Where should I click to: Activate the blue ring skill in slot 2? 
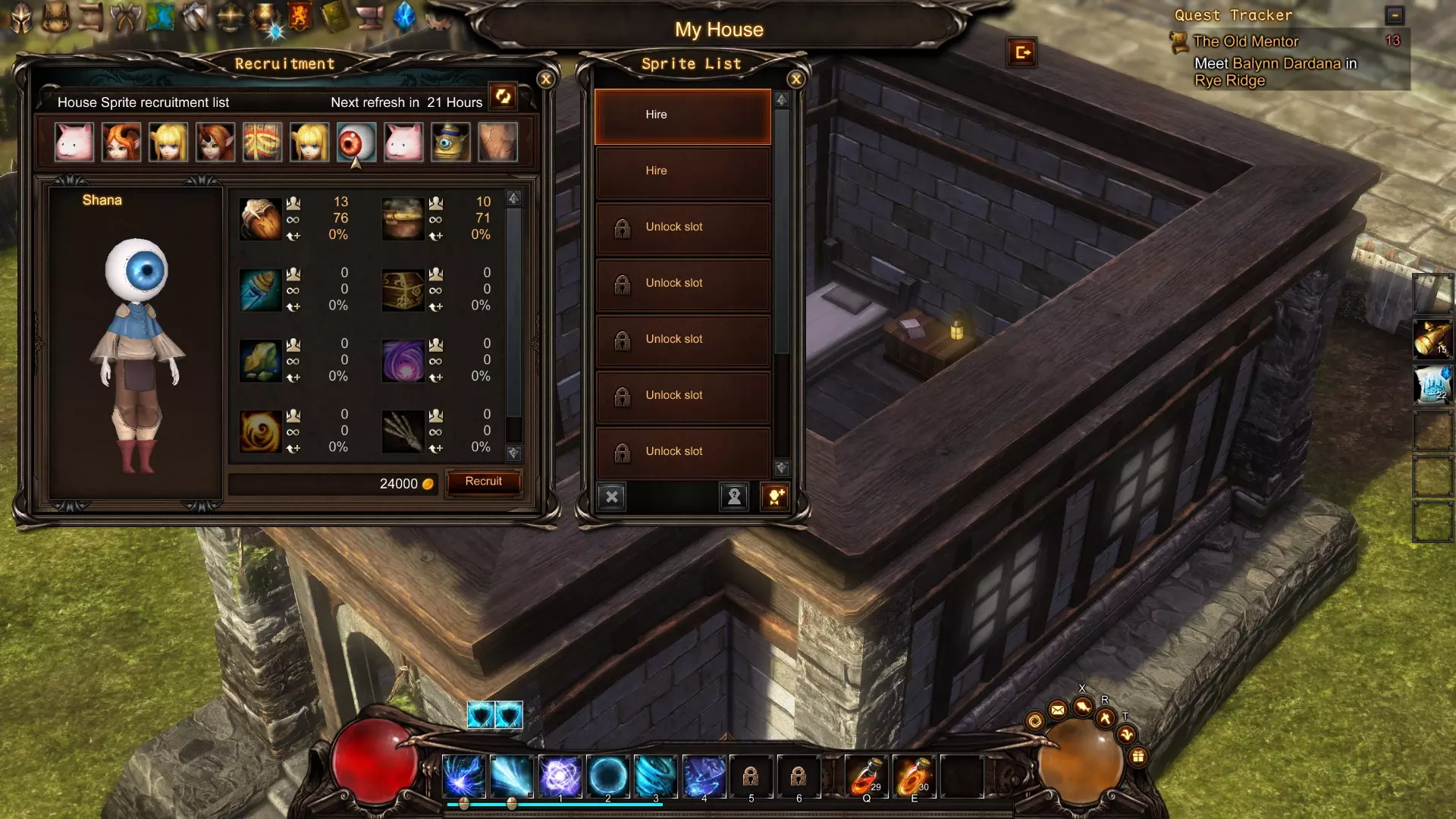coord(607,776)
